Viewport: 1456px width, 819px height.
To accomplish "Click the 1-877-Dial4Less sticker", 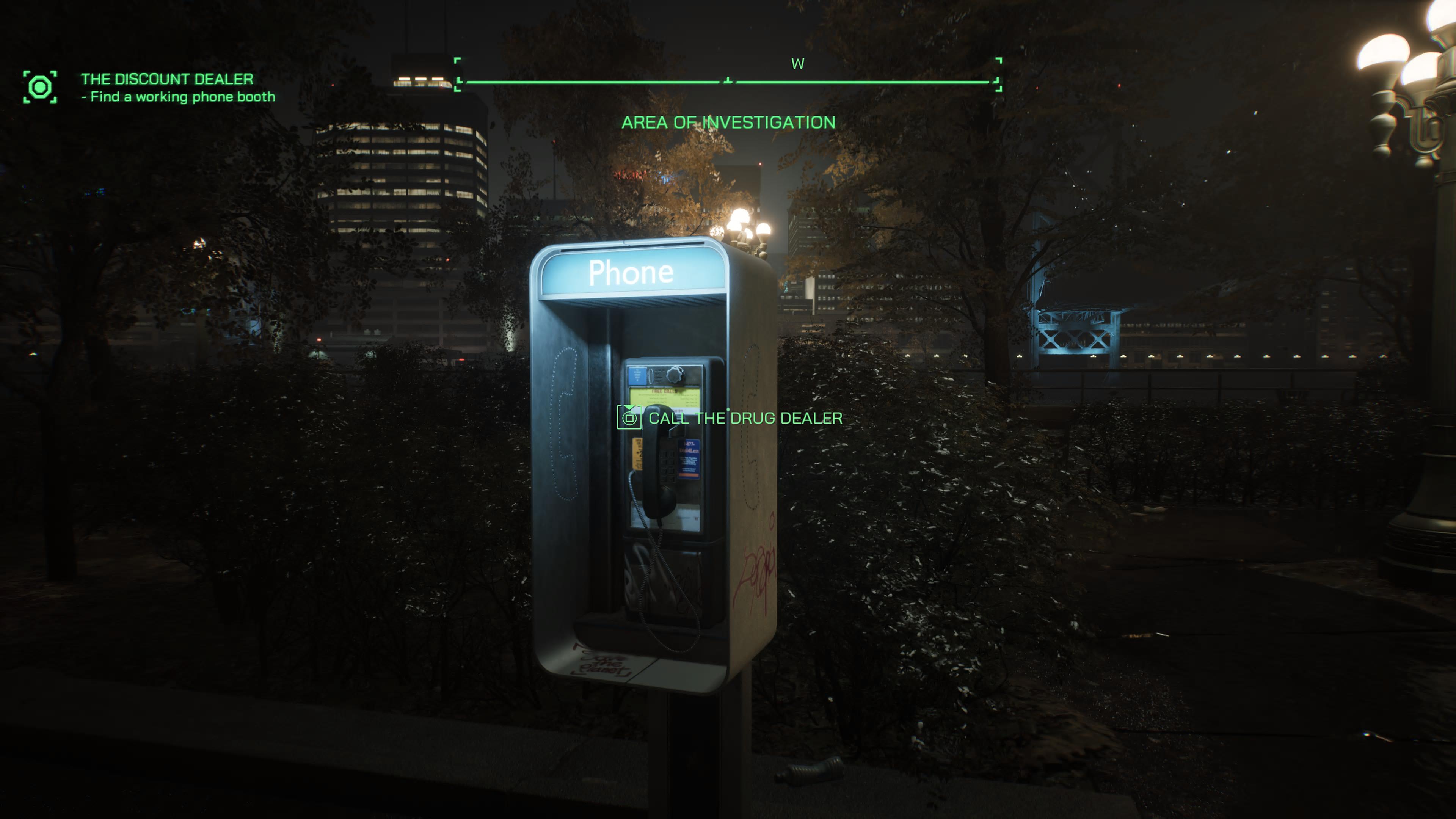I will (690, 459).
